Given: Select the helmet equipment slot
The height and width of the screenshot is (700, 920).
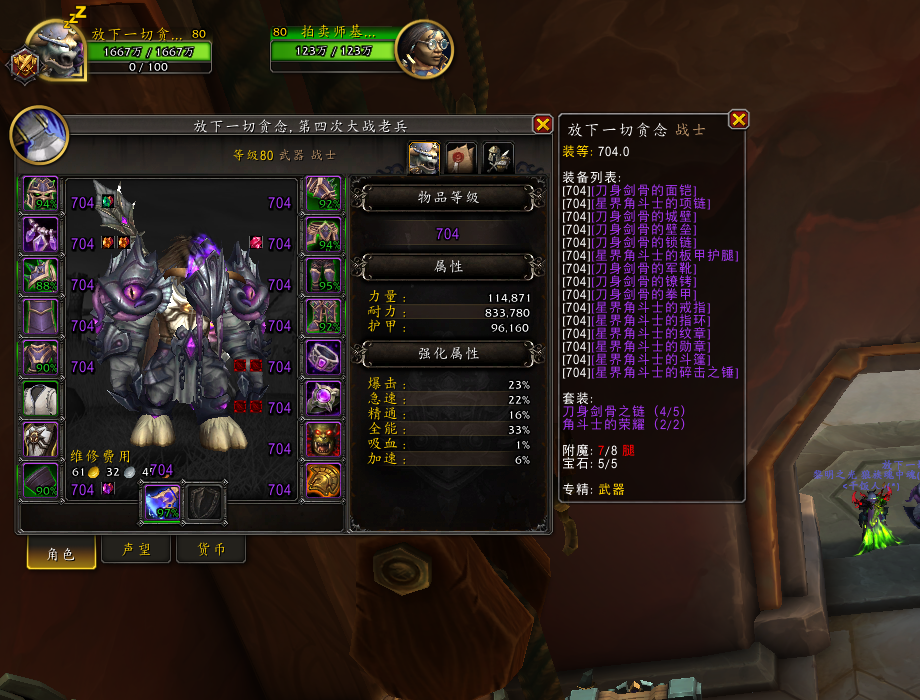Looking at the screenshot, I should pos(41,194).
